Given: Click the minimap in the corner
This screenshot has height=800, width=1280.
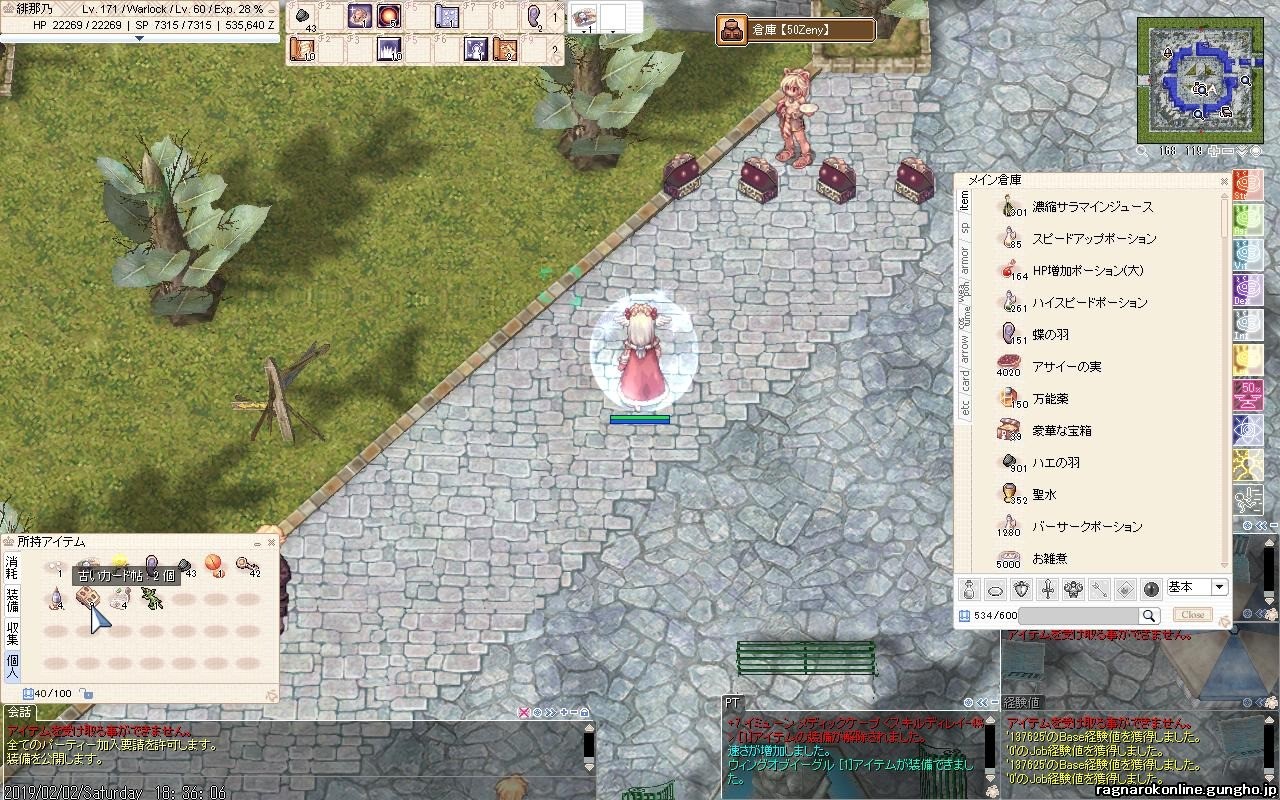Looking at the screenshot, I should click(x=1196, y=80).
